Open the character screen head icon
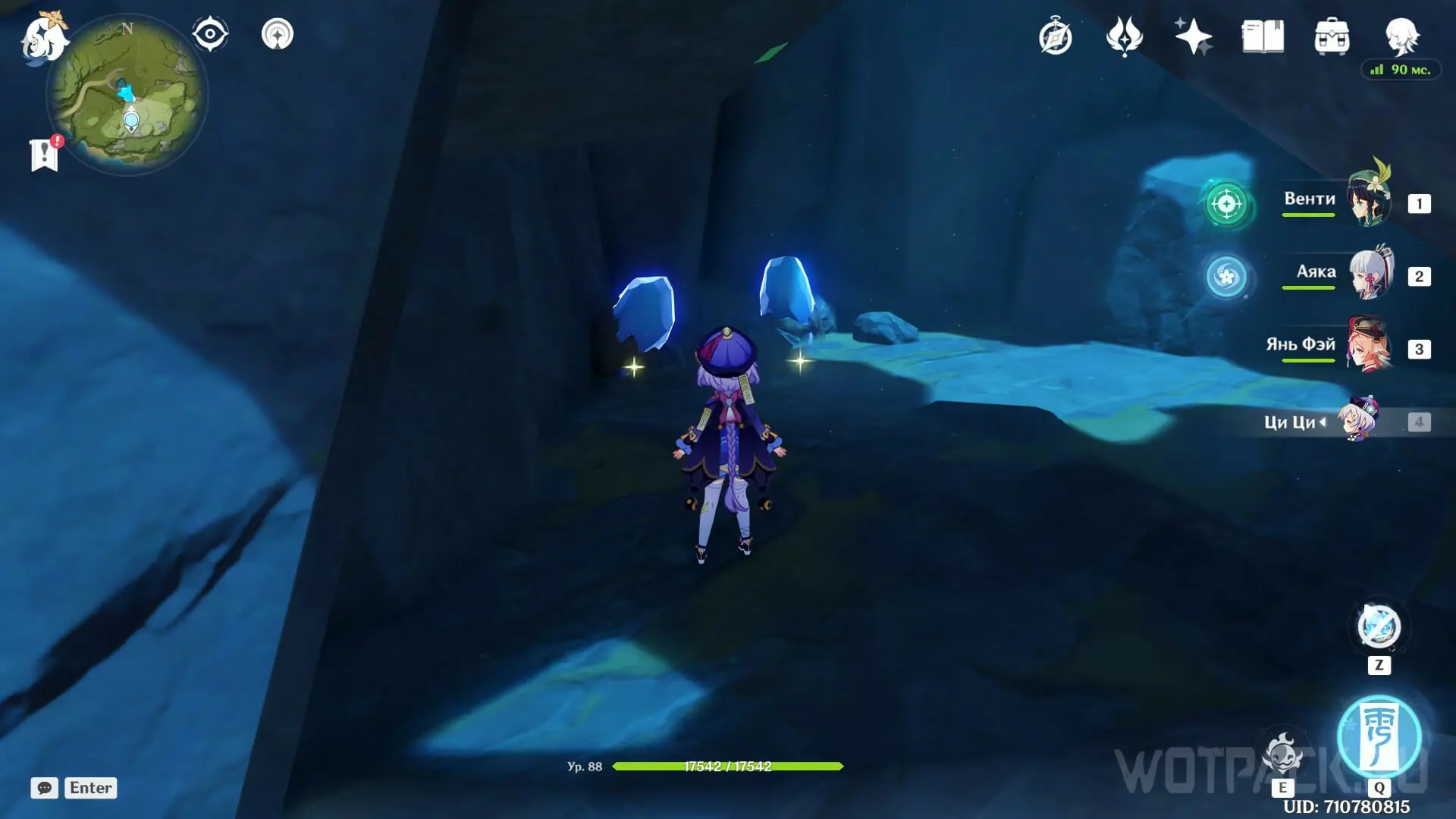Viewport: 1456px width, 819px height. coord(1401,35)
